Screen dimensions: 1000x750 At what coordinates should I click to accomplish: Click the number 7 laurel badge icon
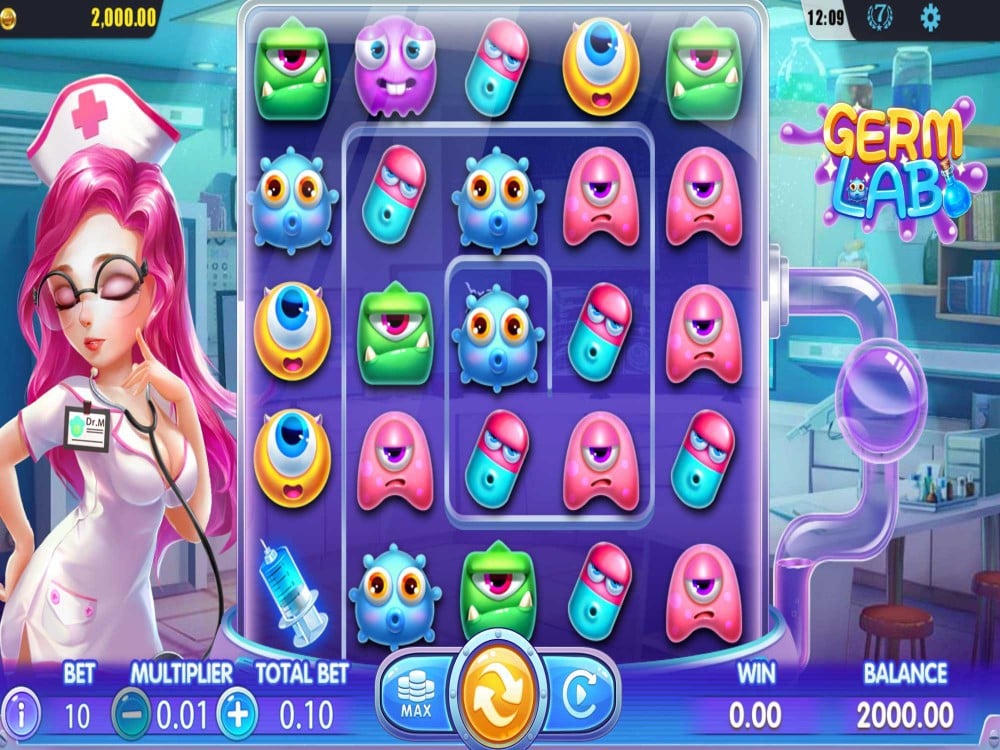click(x=880, y=17)
